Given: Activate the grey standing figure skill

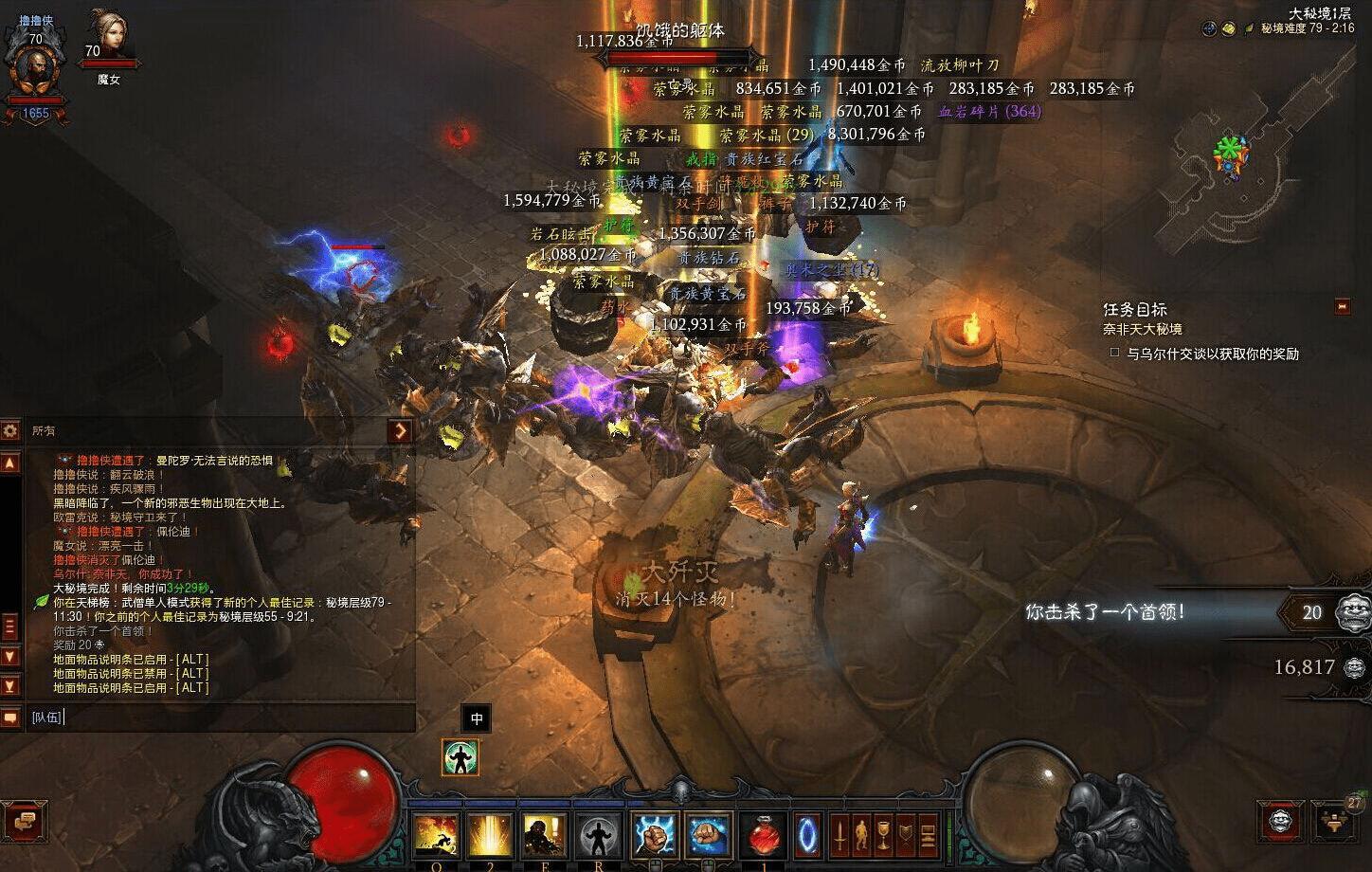Looking at the screenshot, I should [600, 837].
